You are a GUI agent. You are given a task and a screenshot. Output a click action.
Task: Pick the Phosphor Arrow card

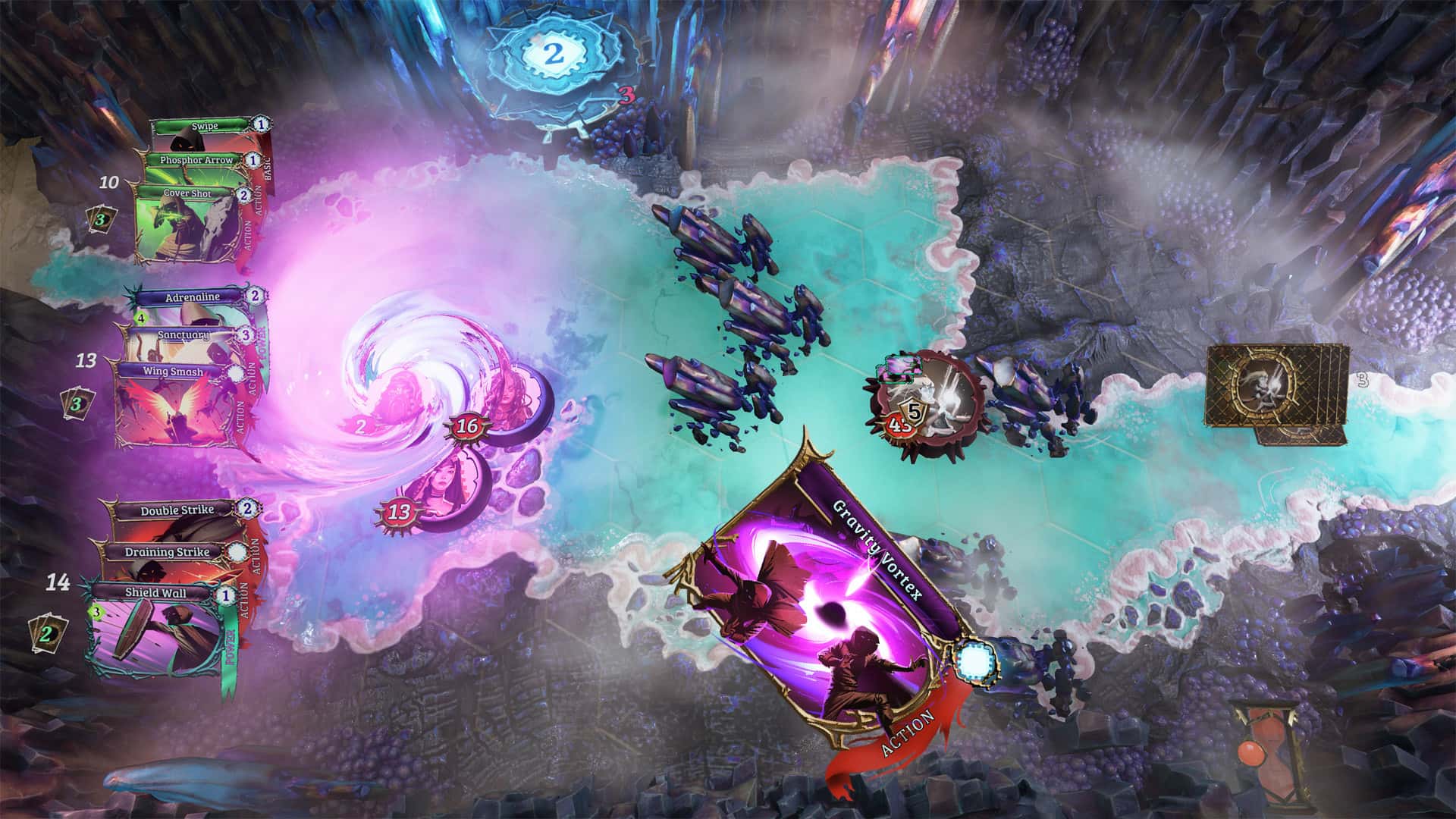(196, 161)
